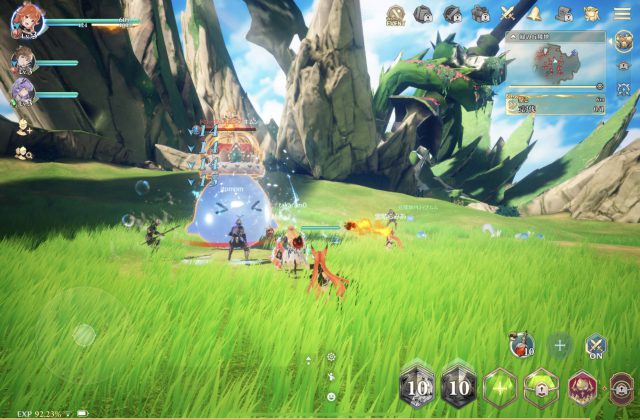The height and width of the screenshot is (420, 640).
Task: Activate the red monster face skill
Action: (x=582, y=387)
